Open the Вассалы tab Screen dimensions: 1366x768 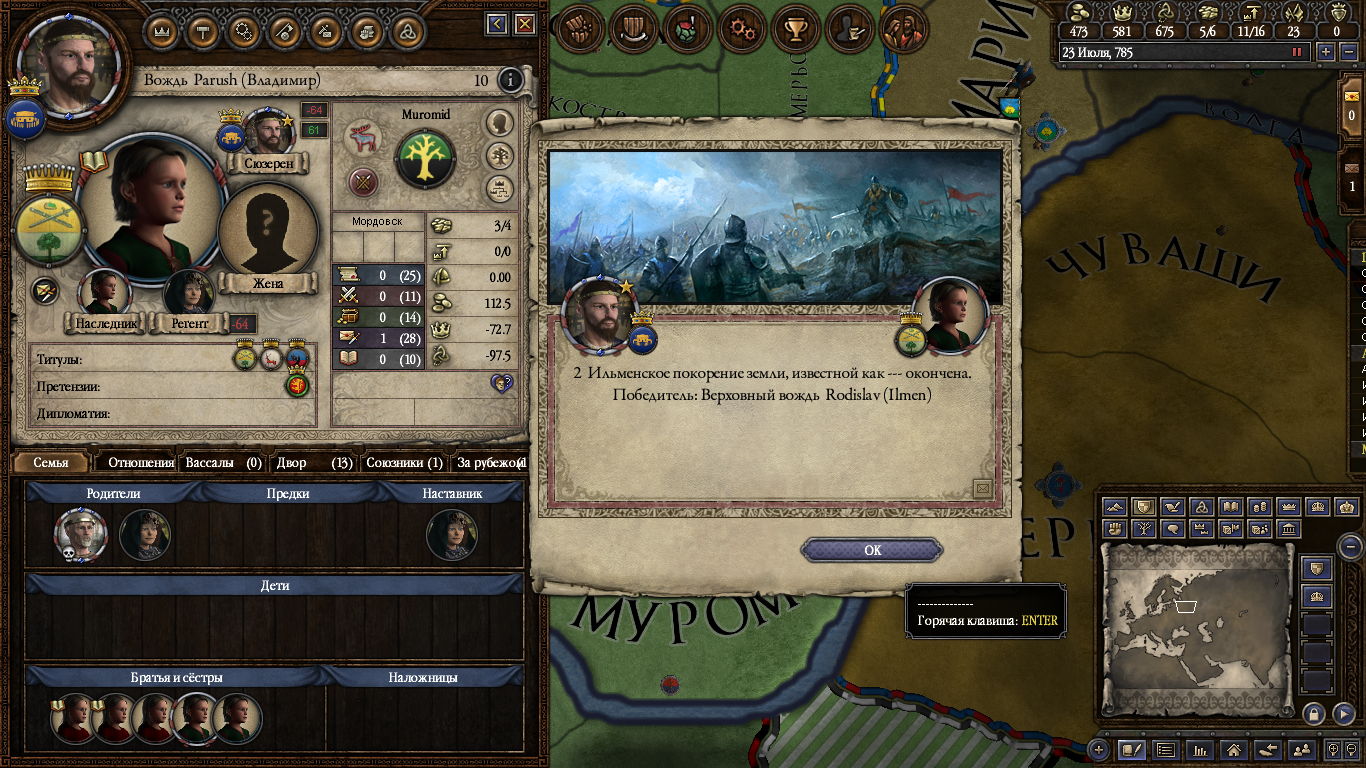click(x=223, y=463)
